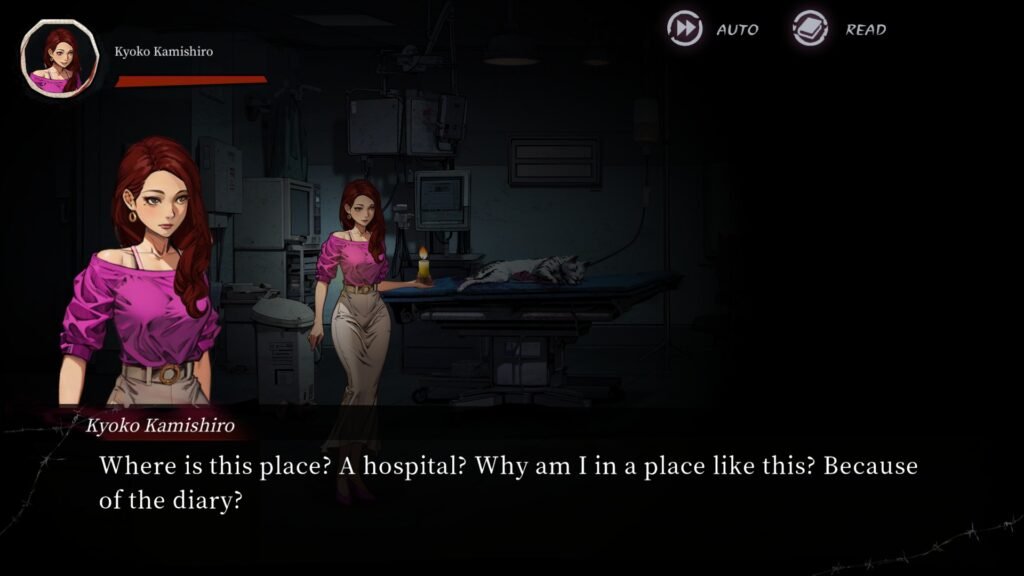The height and width of the screenshot is (576, 1024).
Task: Open the READ dialogue log
Action: pyautogui.click(x=811, y=29)
